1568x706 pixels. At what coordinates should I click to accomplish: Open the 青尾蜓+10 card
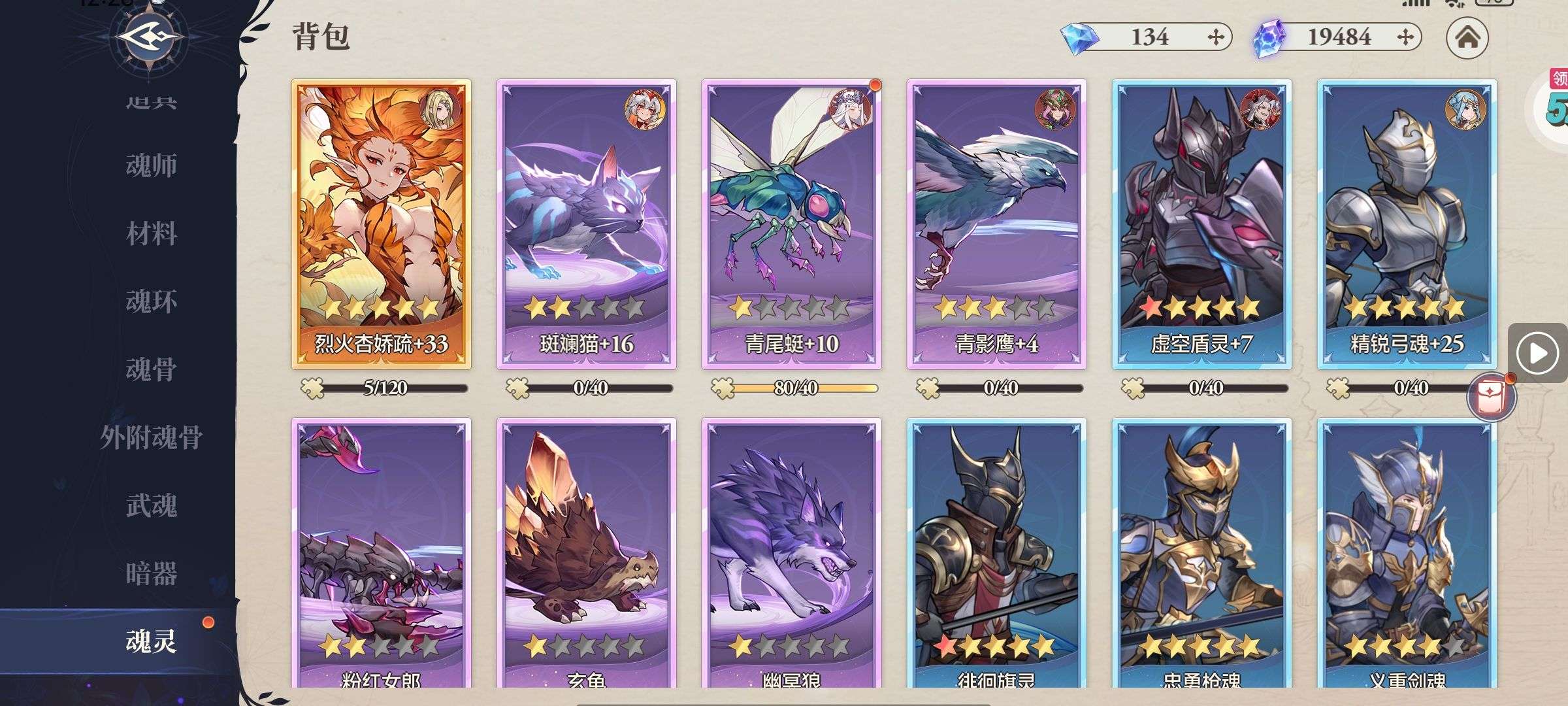(x=791, y=224)
